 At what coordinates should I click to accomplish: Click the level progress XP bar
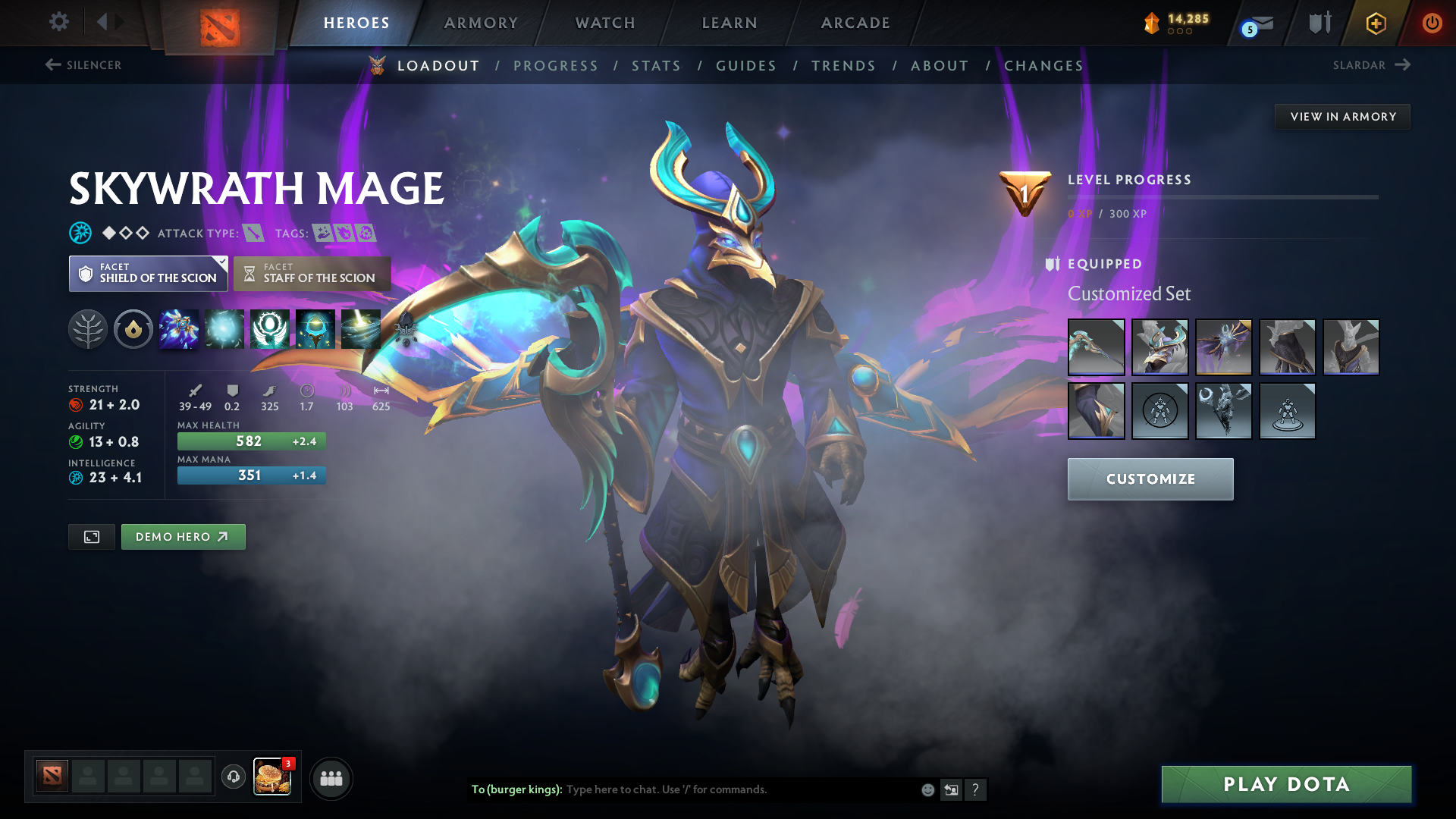1222,197
